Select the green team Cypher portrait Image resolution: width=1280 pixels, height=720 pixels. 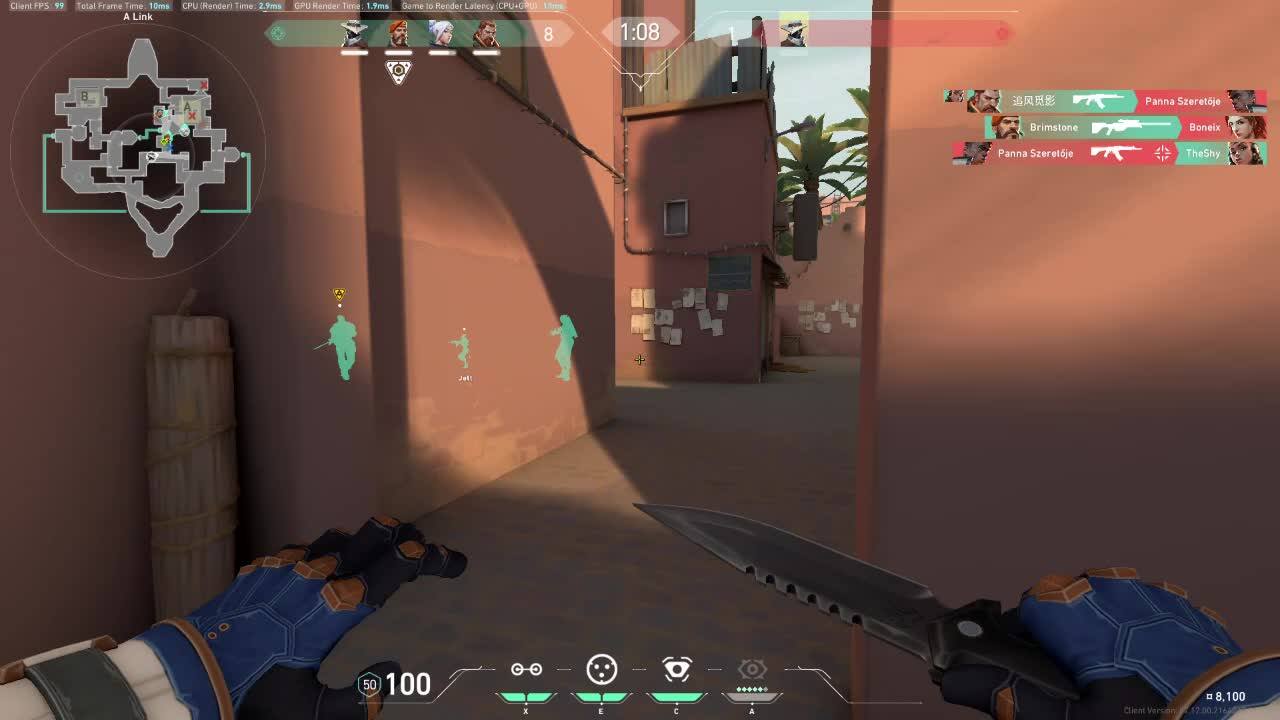coord(354,34)
